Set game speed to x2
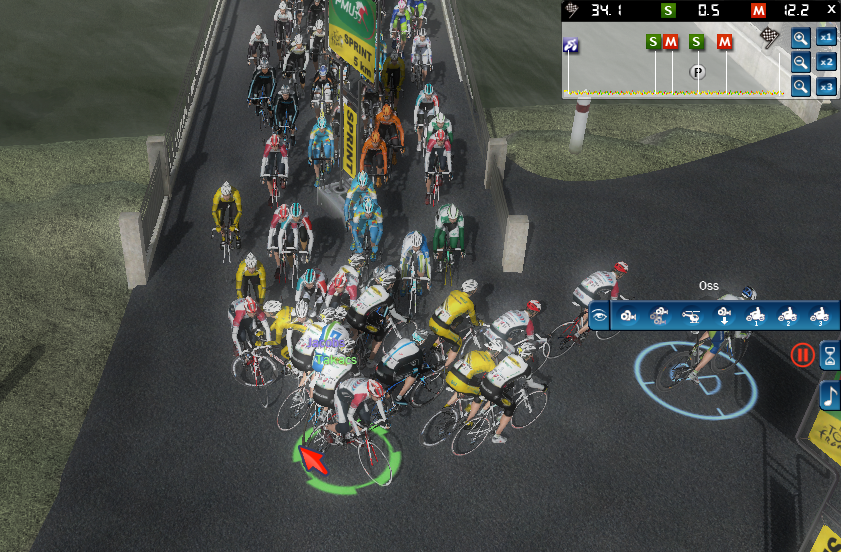This screenshot has height=552, width=841. [x=826, y=62]
